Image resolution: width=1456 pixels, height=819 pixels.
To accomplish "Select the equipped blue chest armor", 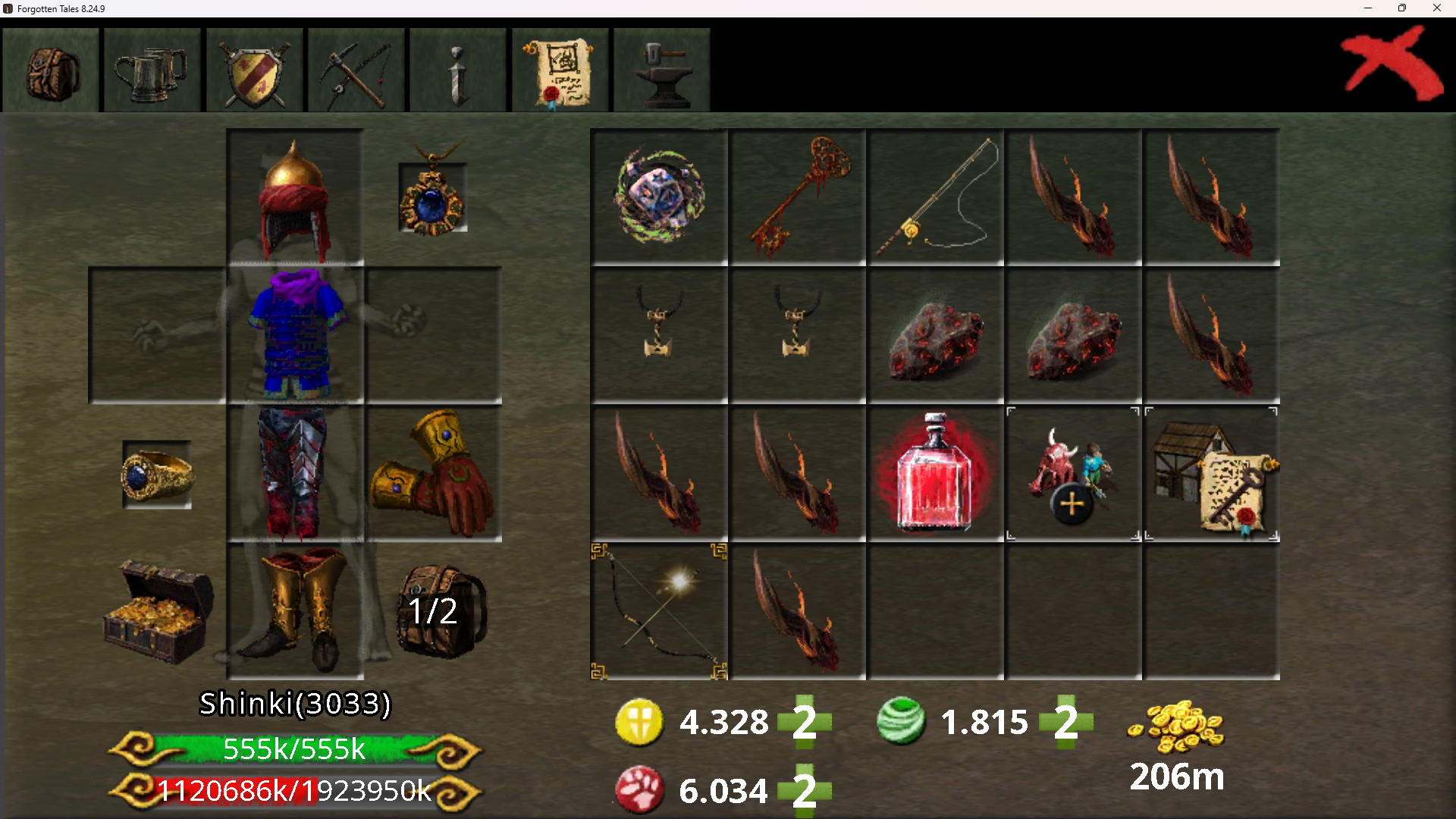I will (x=295, y=334).
